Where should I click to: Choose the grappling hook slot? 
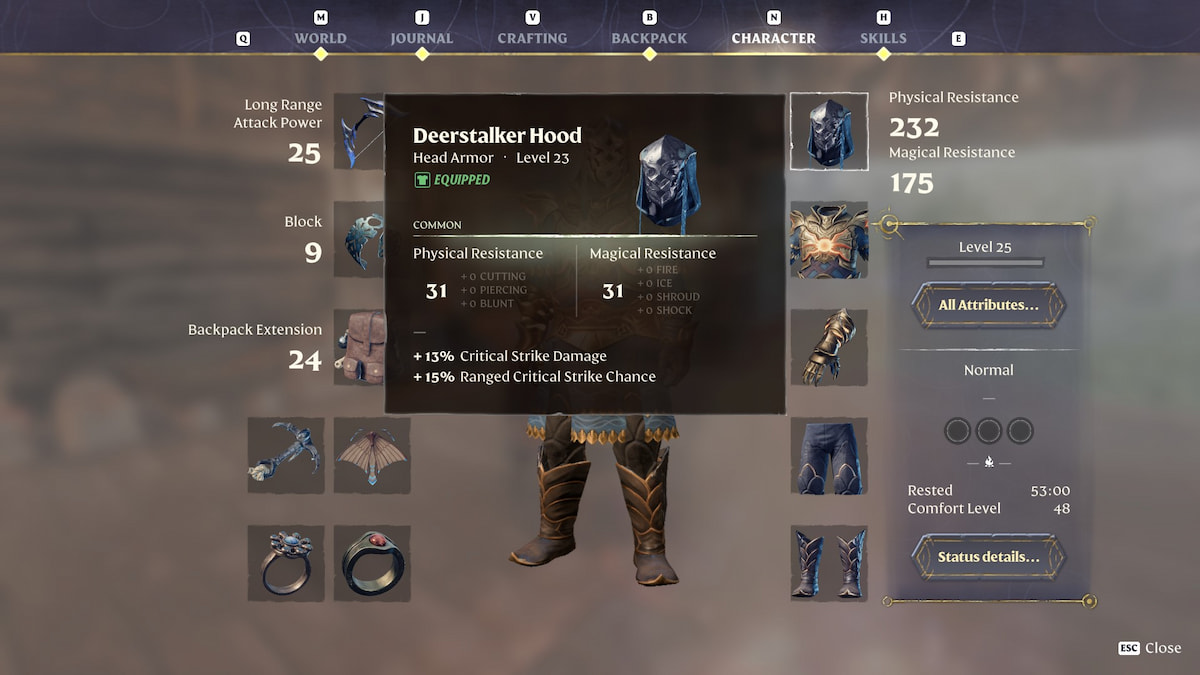click(x=286, y=455)
